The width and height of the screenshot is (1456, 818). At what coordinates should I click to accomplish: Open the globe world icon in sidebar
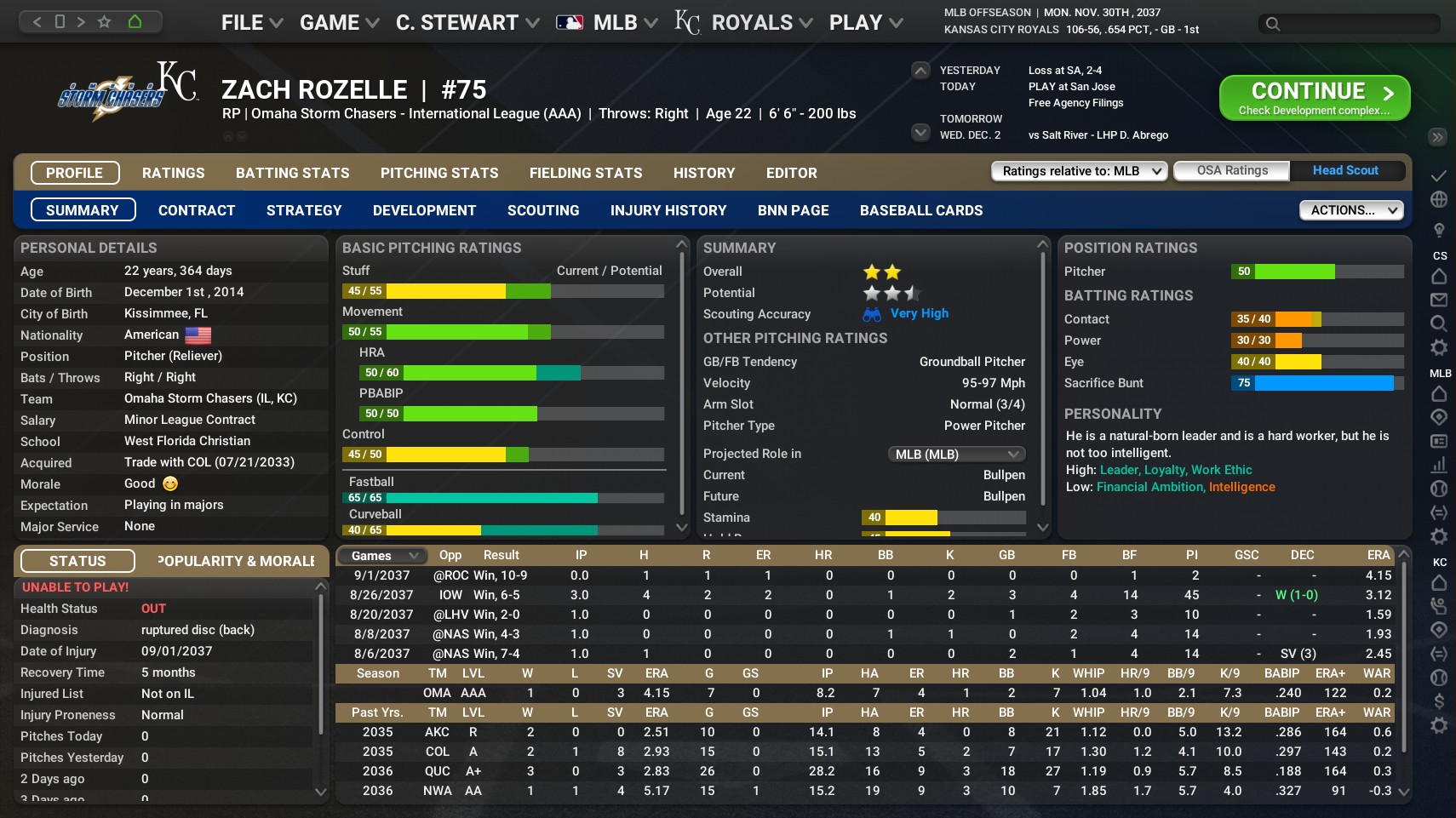click(1439, 198)
